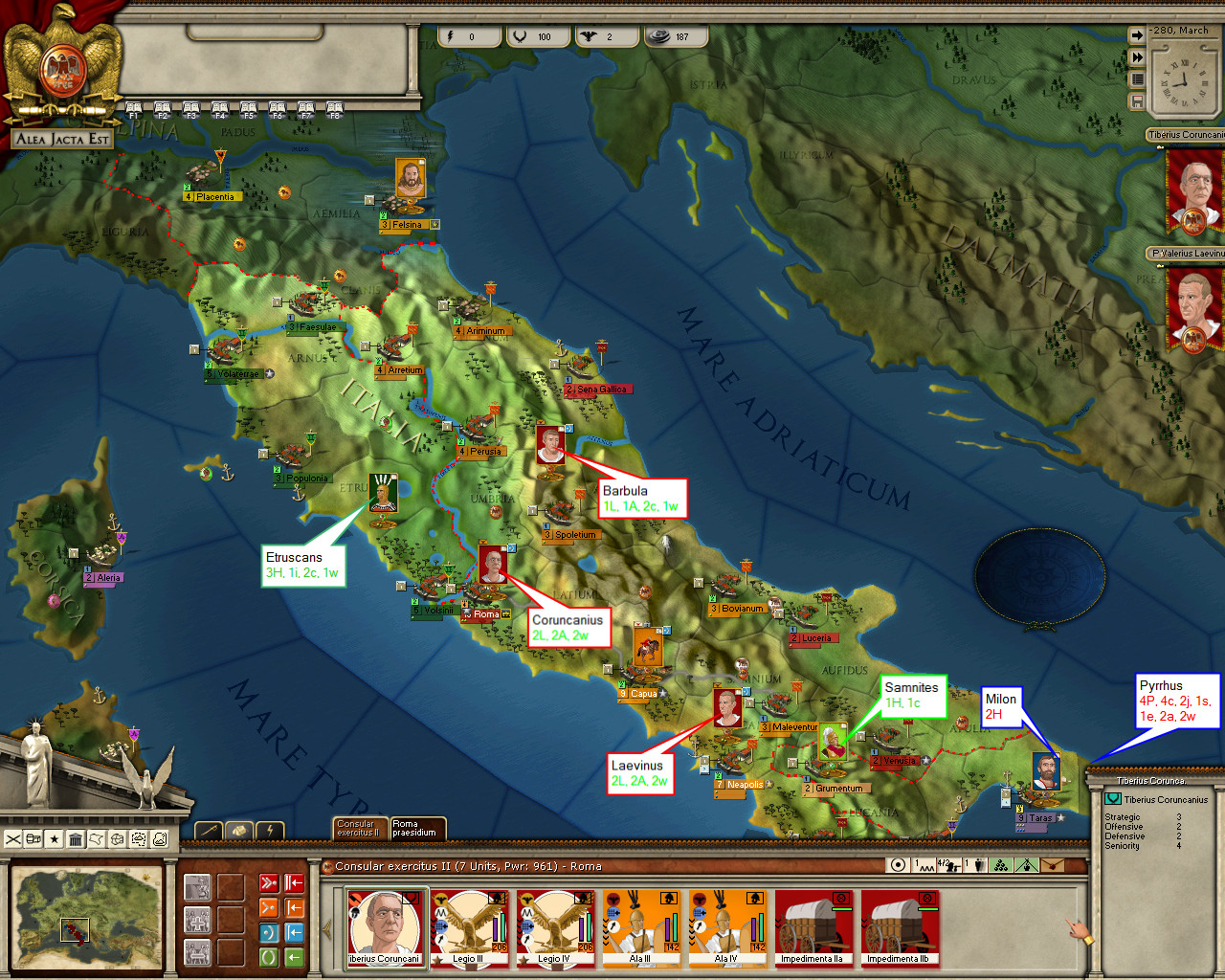Select P Valerius Laevinus name banner on right
This screenshot has height=980, width=1225.
pyautogui.click(x=1184, y=253)
